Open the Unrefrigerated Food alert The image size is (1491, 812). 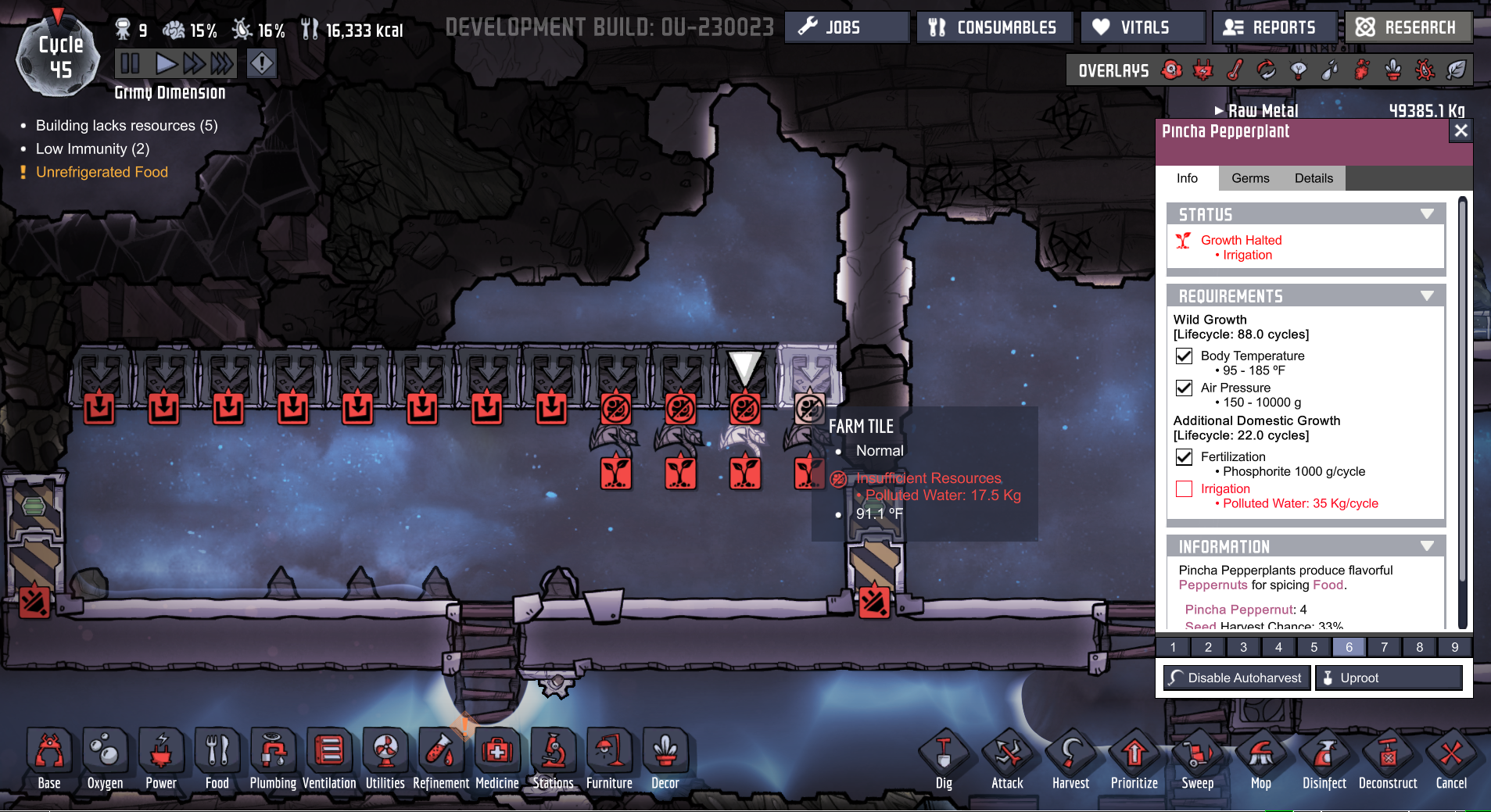[x=102, y=172]
